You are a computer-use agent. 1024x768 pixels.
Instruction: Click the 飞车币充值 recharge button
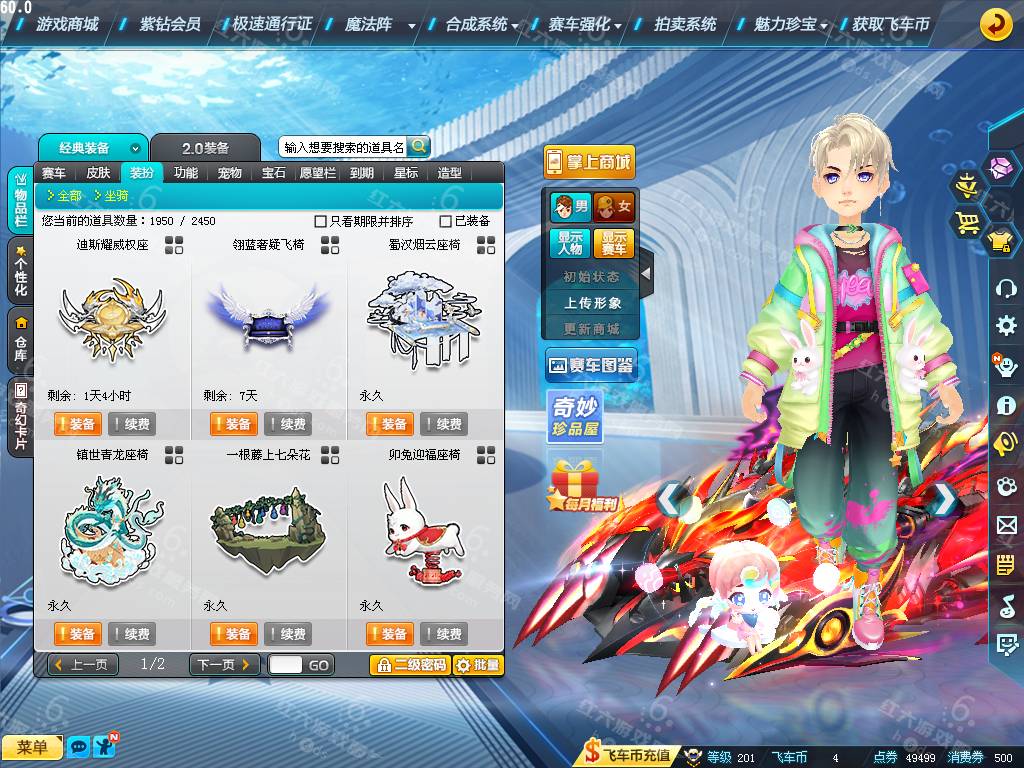coord(629,755)
